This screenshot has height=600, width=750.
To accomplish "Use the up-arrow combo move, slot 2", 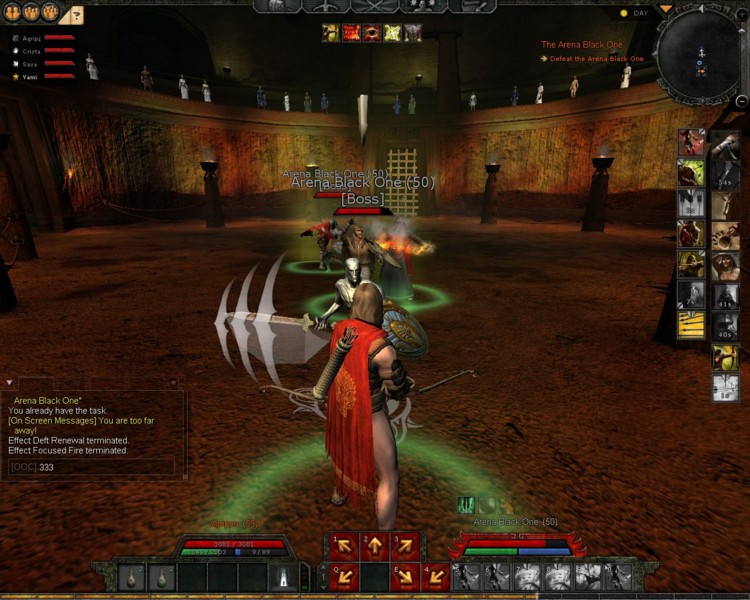I will 375,546.
